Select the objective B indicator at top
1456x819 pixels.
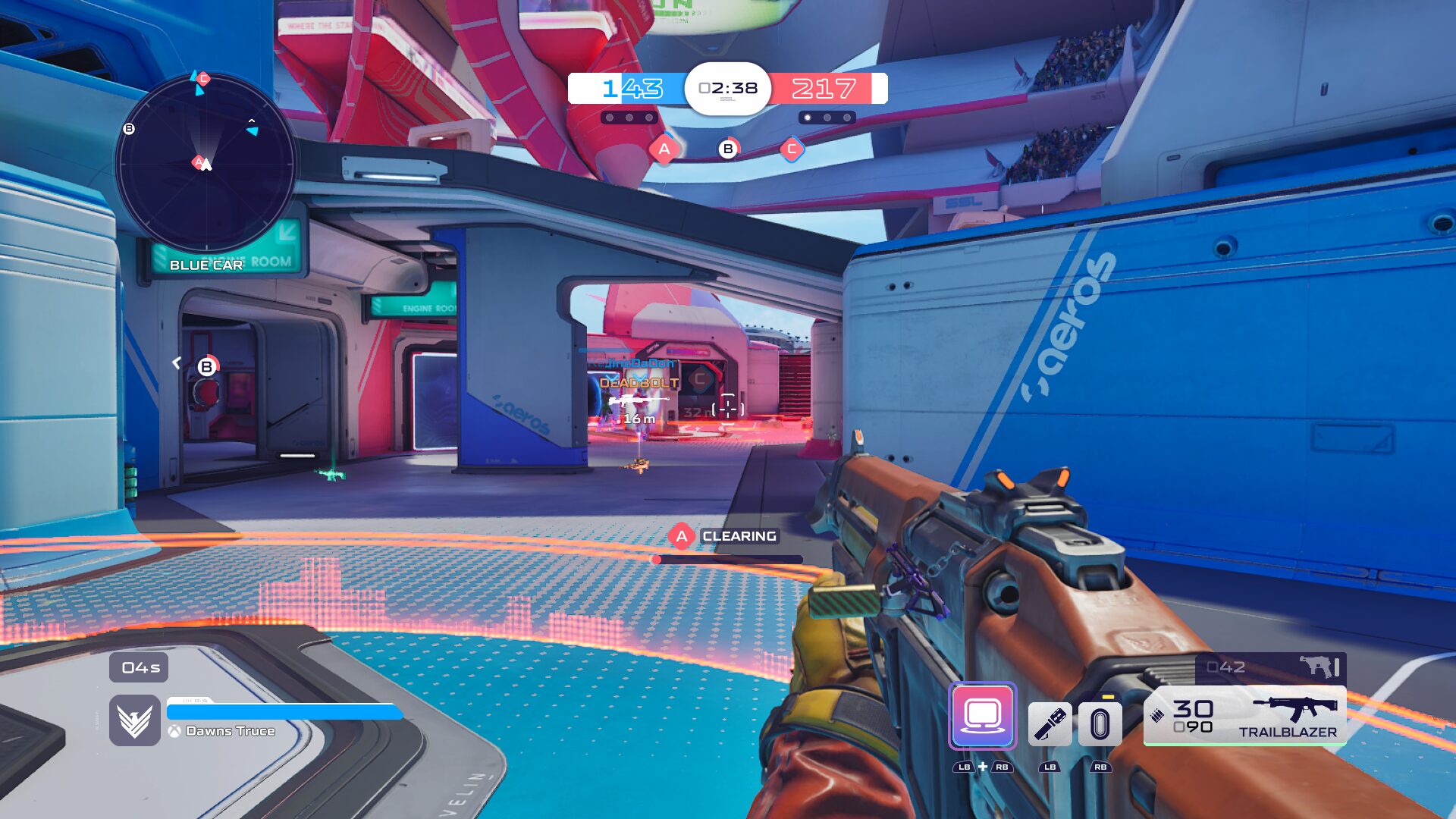(x=728, y=149)
